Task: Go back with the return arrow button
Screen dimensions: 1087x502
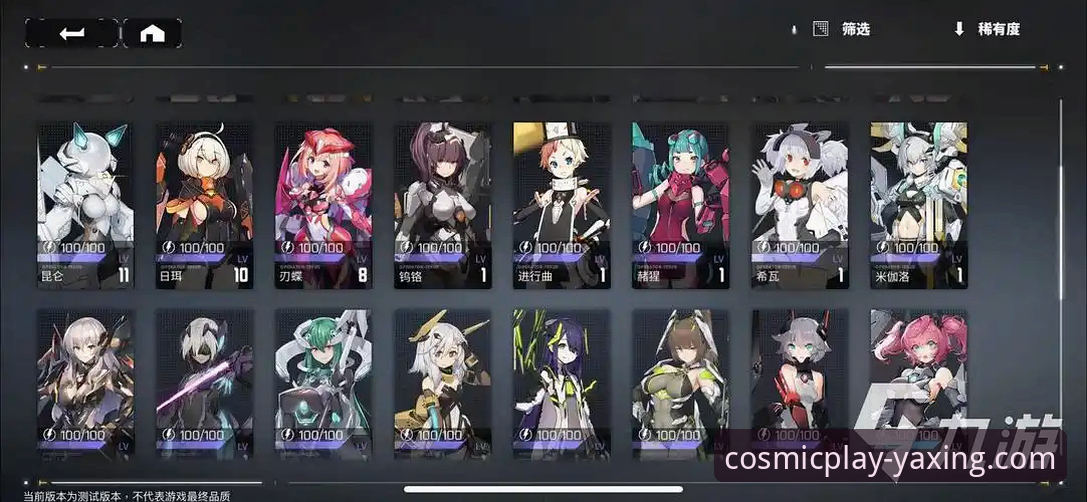Action: [71, 33]
